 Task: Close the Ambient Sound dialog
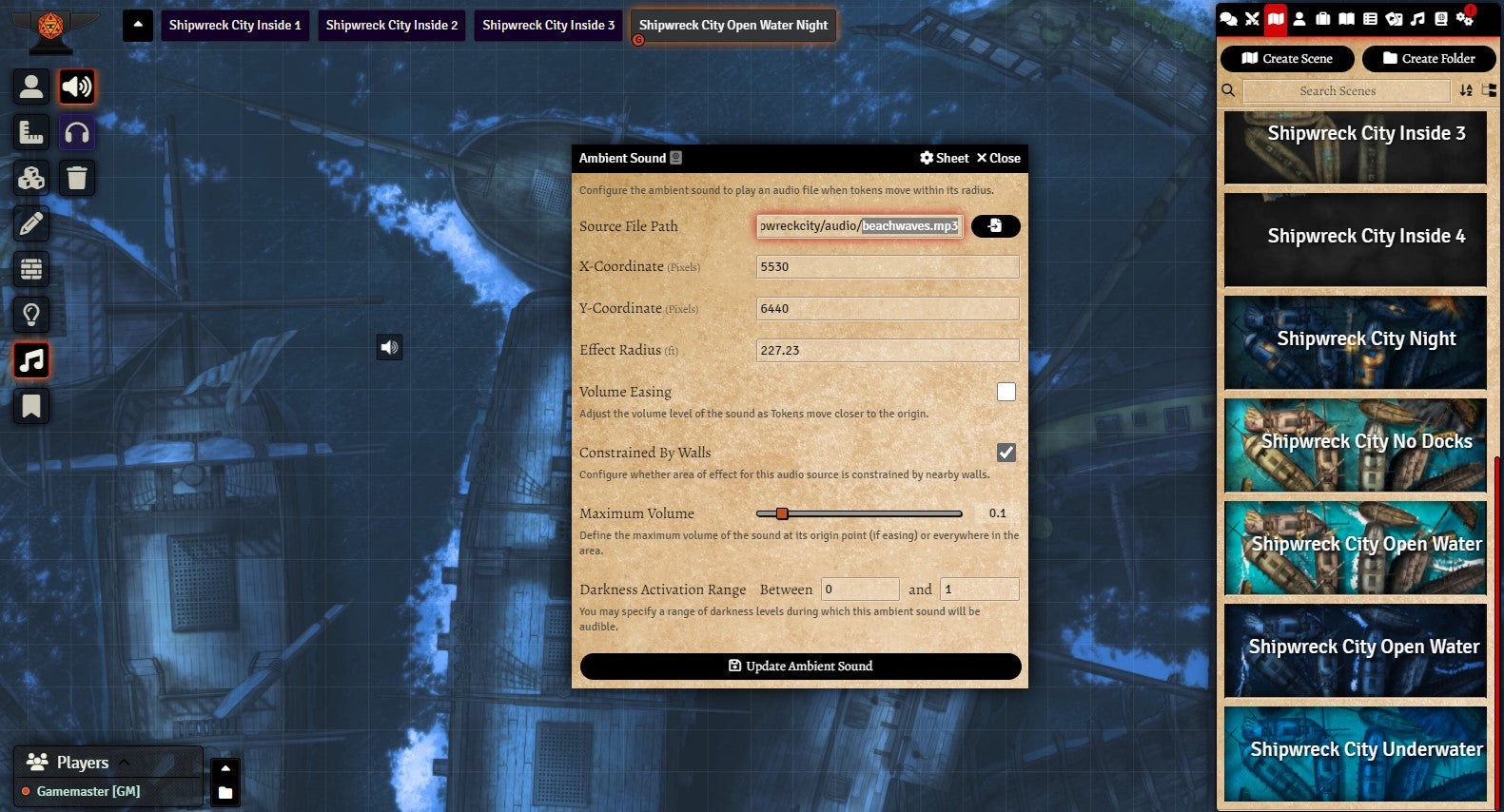point(998,159)
